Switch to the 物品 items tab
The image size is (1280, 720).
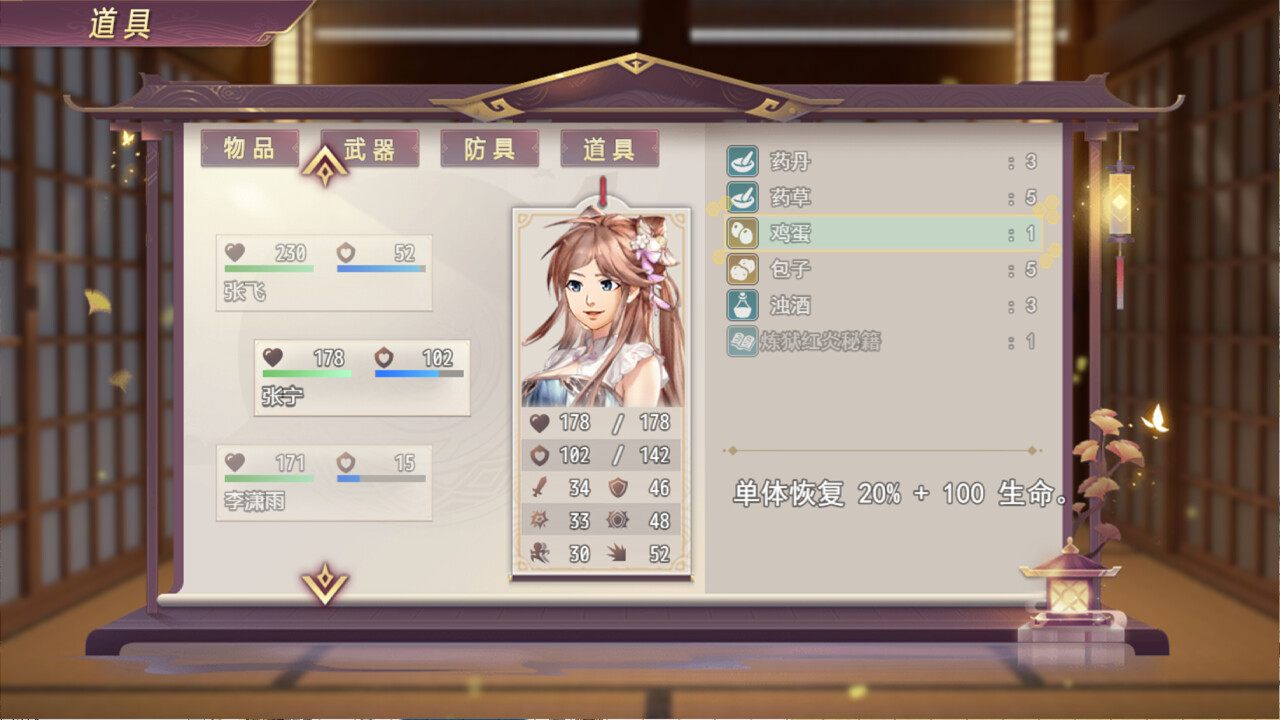click(x=250, y=148)
